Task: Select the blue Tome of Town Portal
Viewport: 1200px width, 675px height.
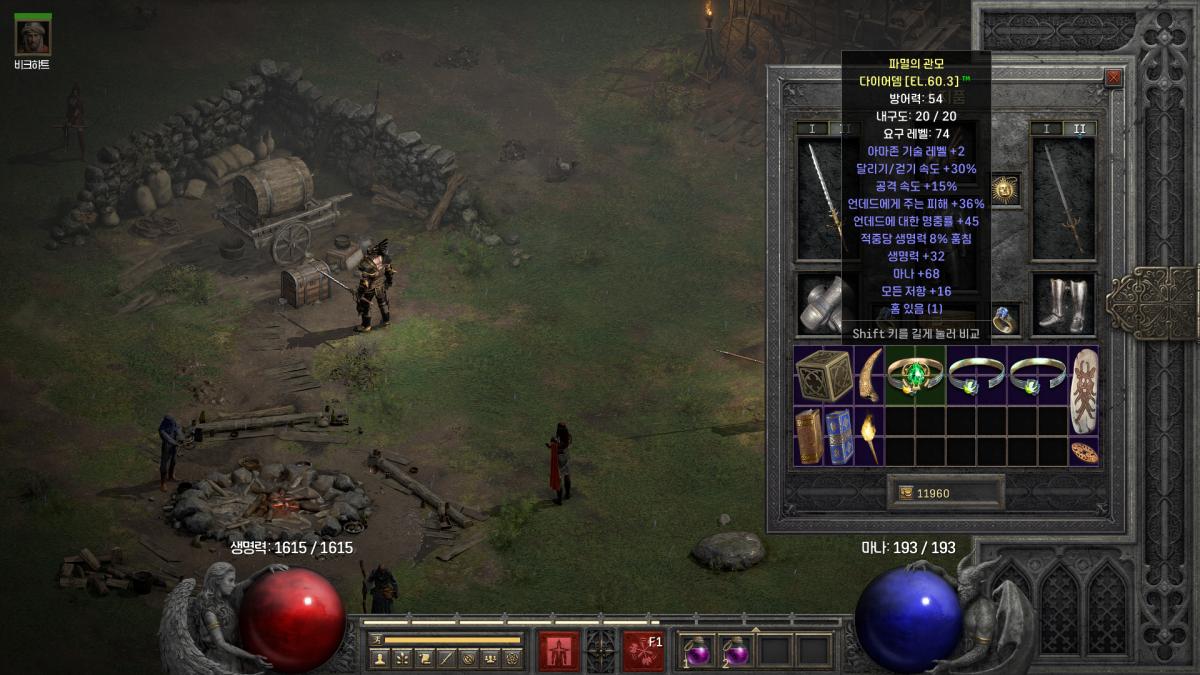Action: [839, 437]
